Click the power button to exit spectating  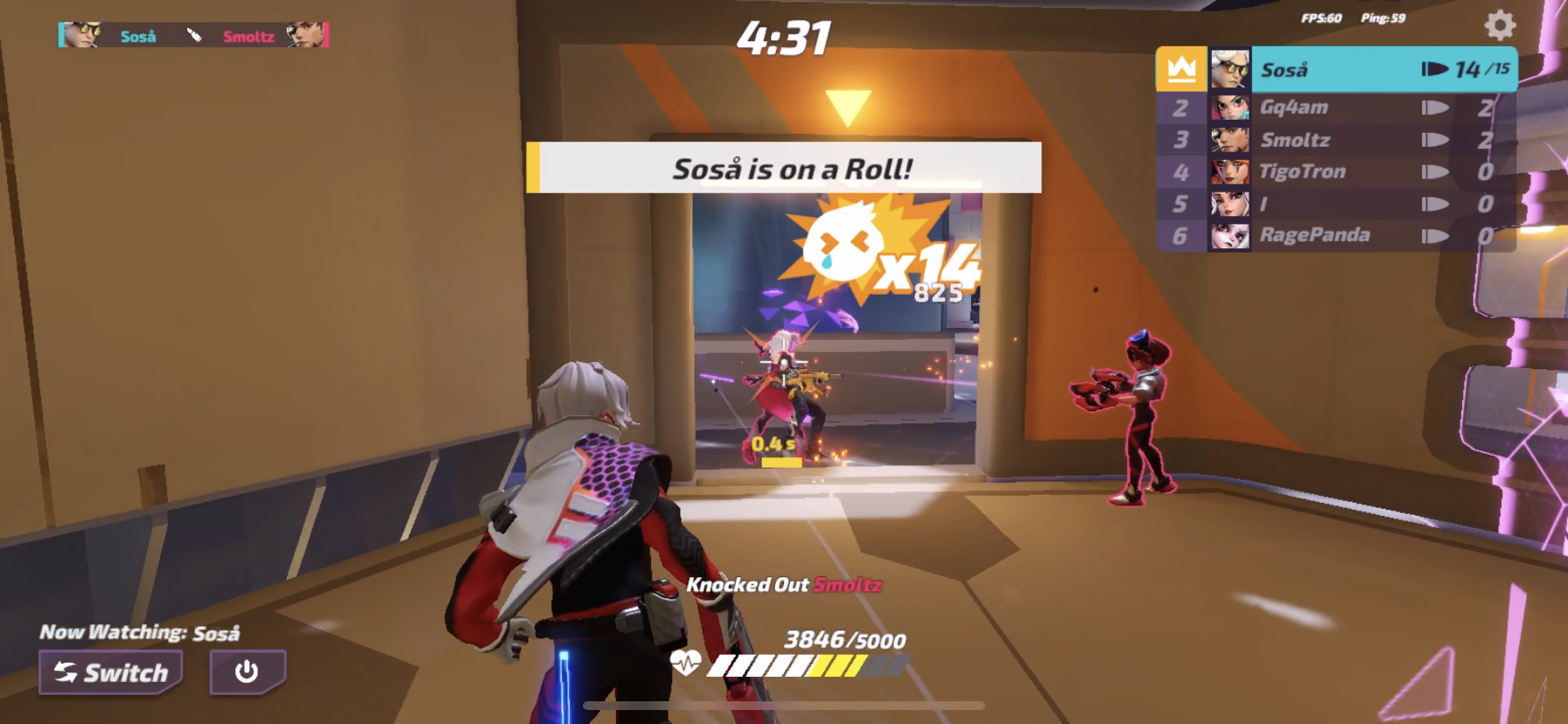coord(247,672)
